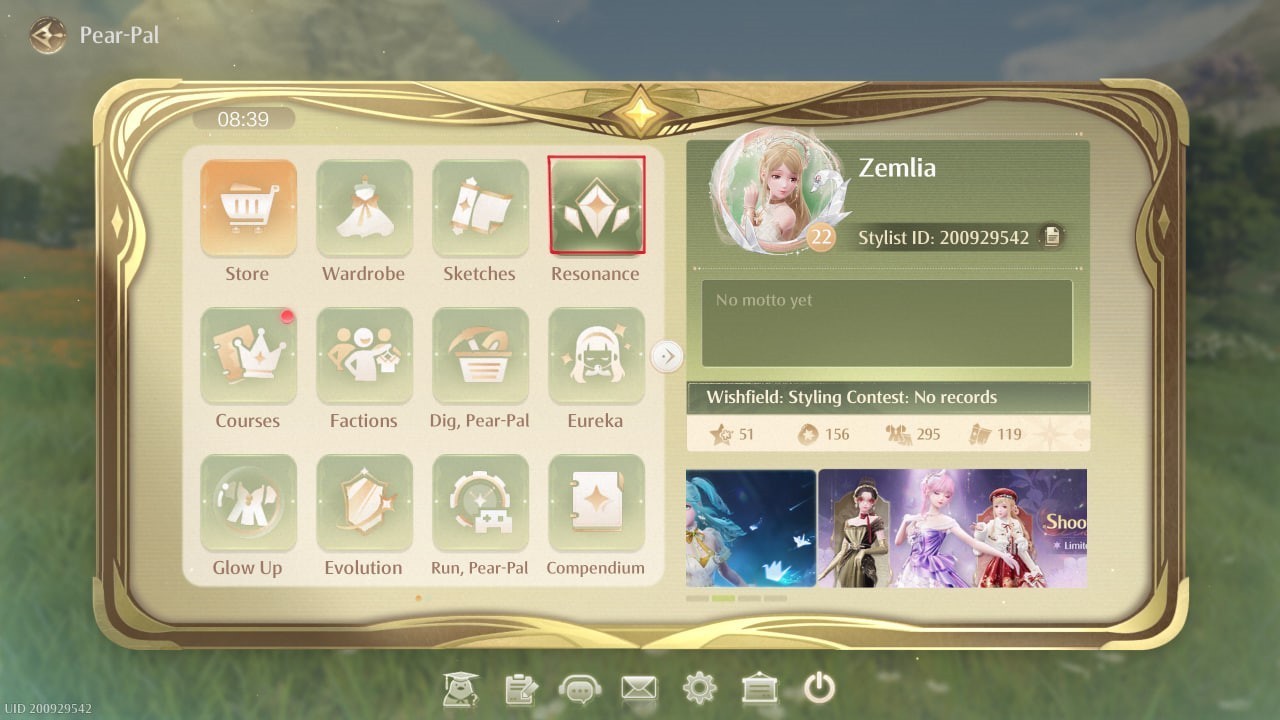
Task: Open the mail envelope icon
Action: 638,688
